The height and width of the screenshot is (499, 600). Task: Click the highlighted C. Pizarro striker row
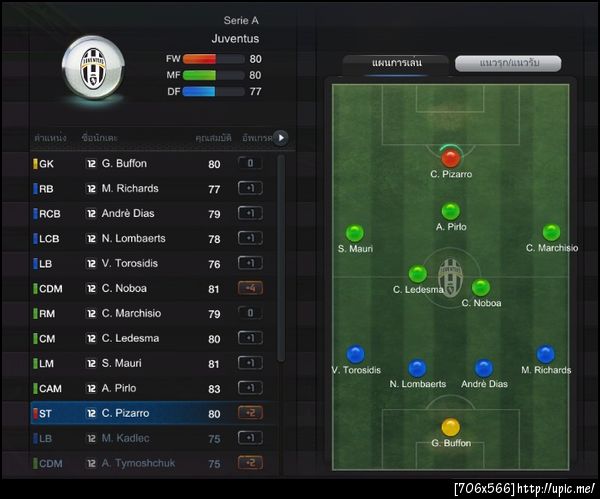tap(150, 413)
